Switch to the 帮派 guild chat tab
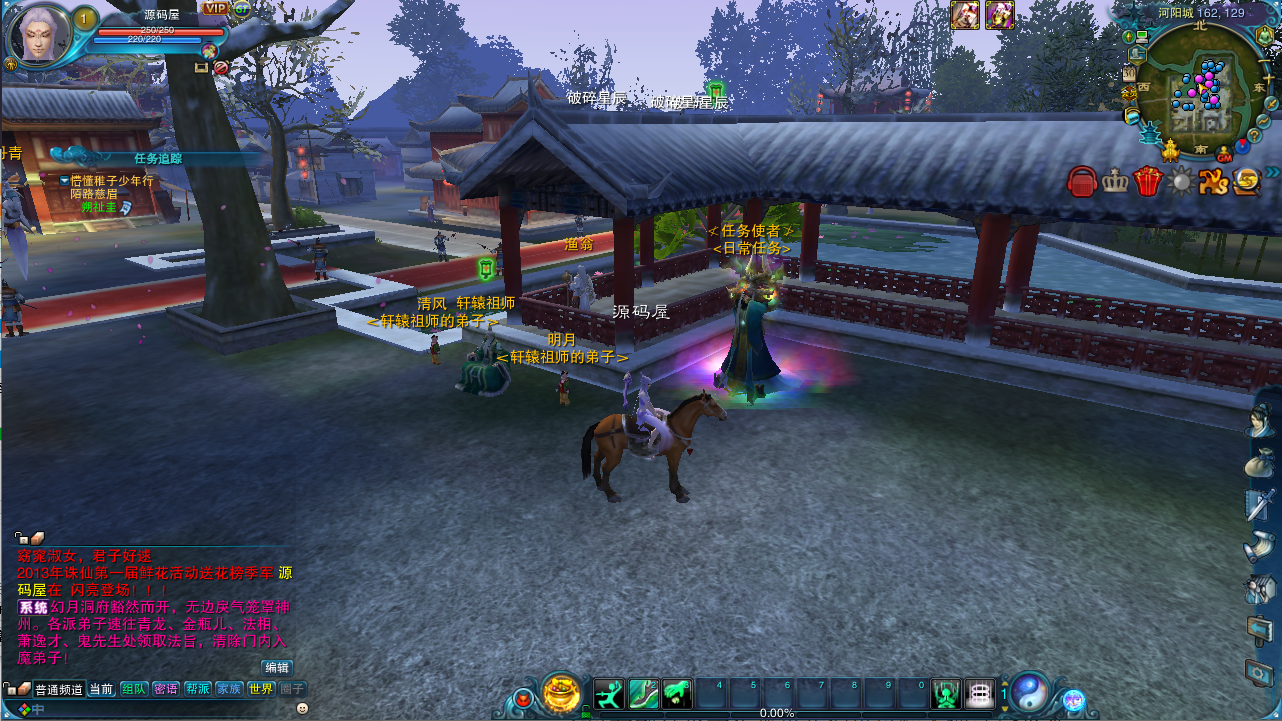This screenshot has width=1282, height=721. tap(198, 689)
